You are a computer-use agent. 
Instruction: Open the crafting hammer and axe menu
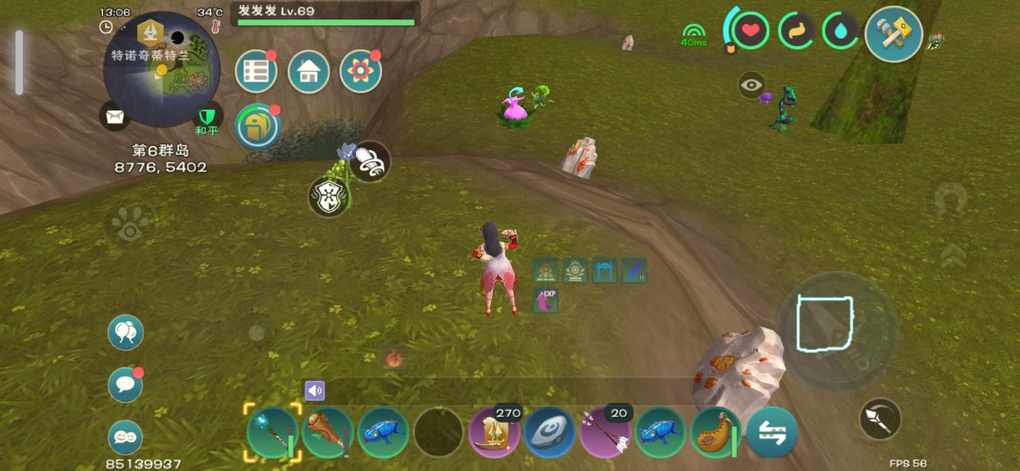tap(893, 34)
